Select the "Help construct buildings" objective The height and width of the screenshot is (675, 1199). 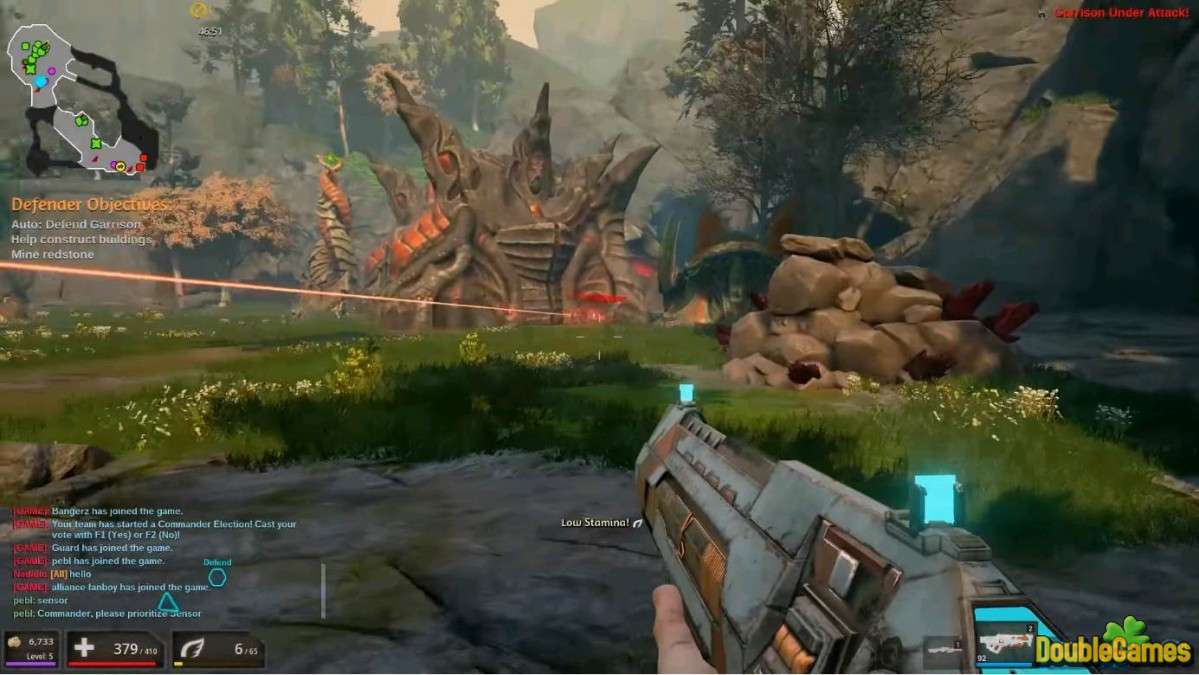[82, 240]
